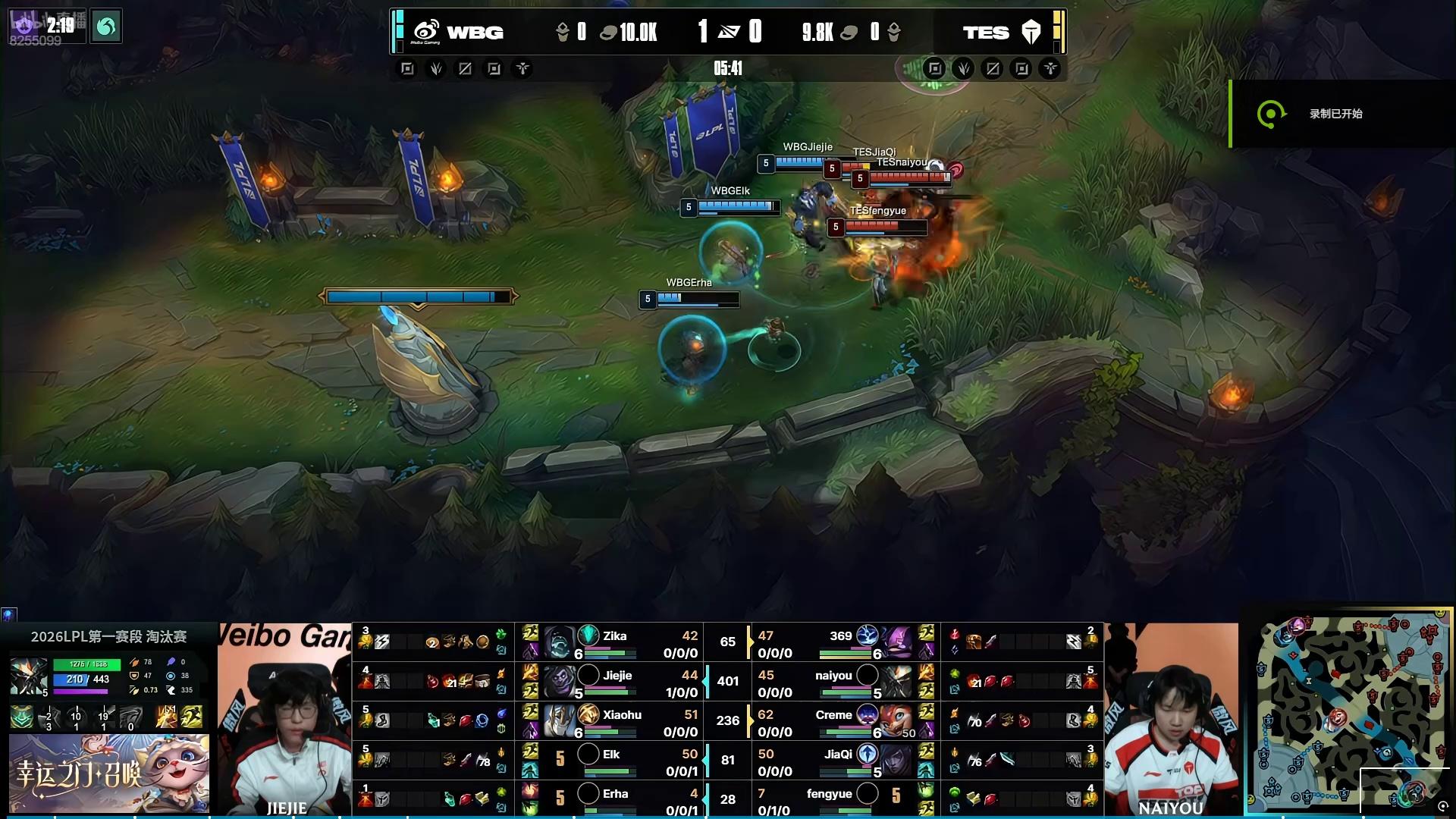Click the WBG team logo in header

click(x=426, y=32)
